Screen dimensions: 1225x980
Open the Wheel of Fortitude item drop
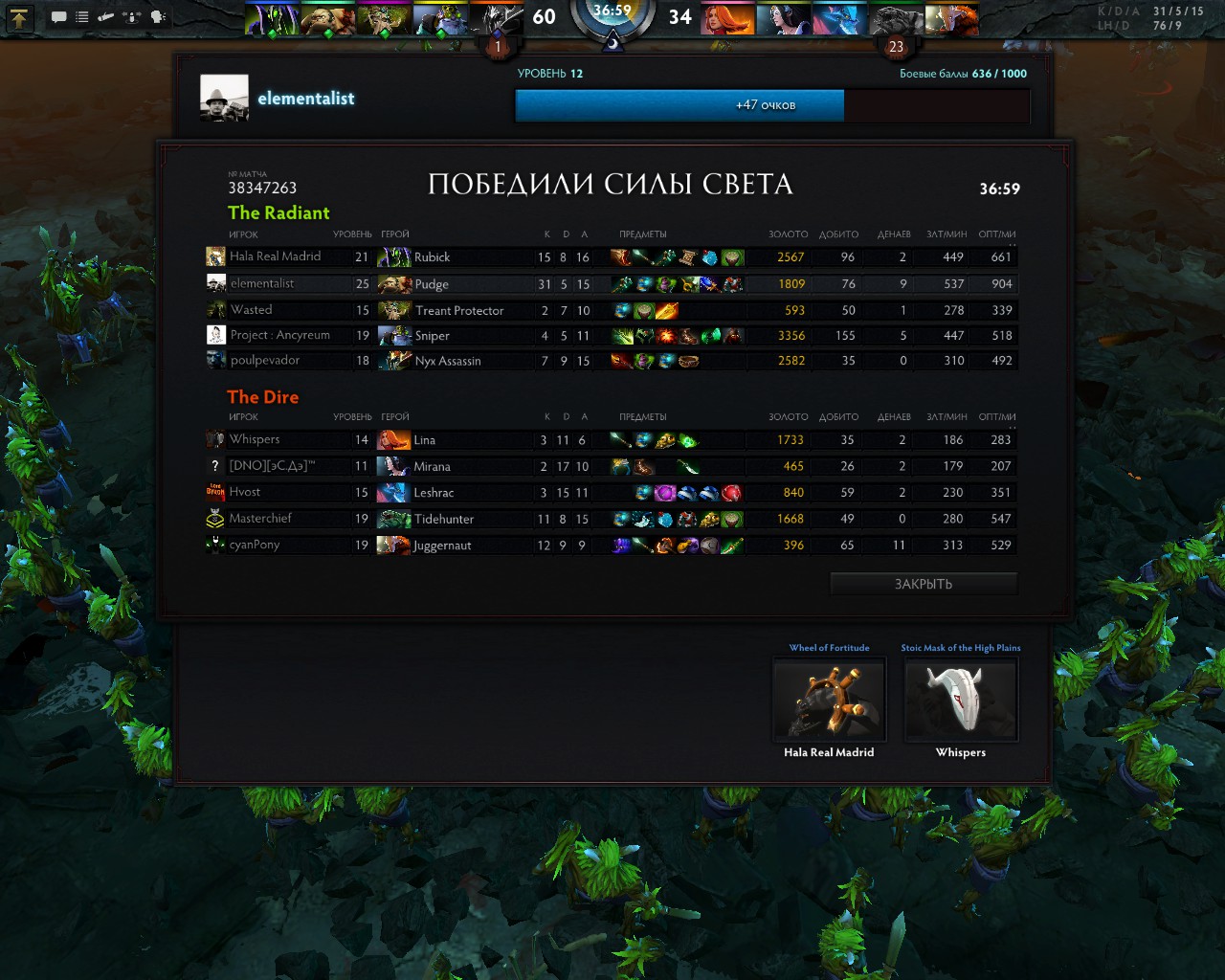coord(829,700)
